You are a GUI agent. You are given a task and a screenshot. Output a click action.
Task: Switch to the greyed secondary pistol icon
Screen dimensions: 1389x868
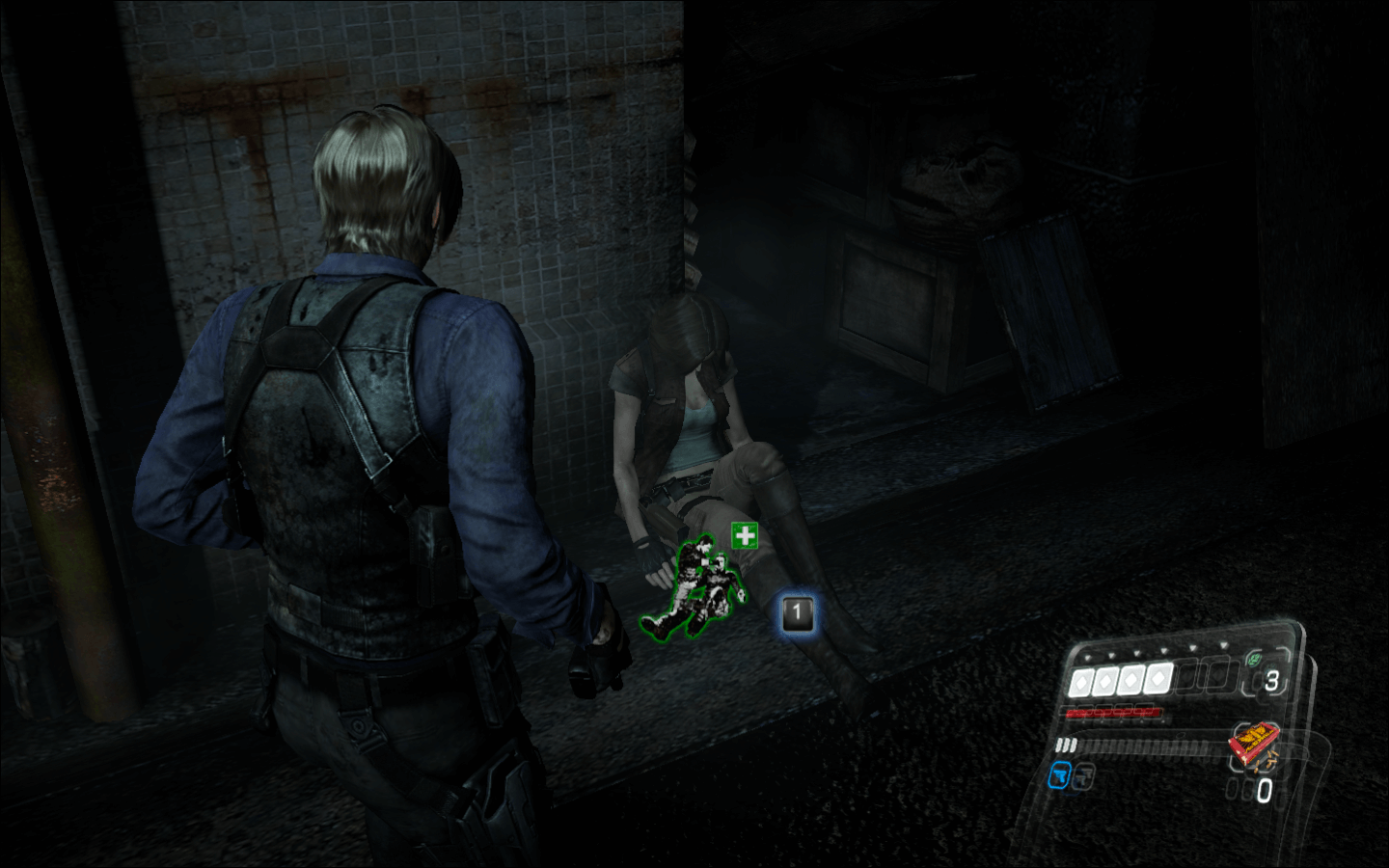pos(1083,774)
